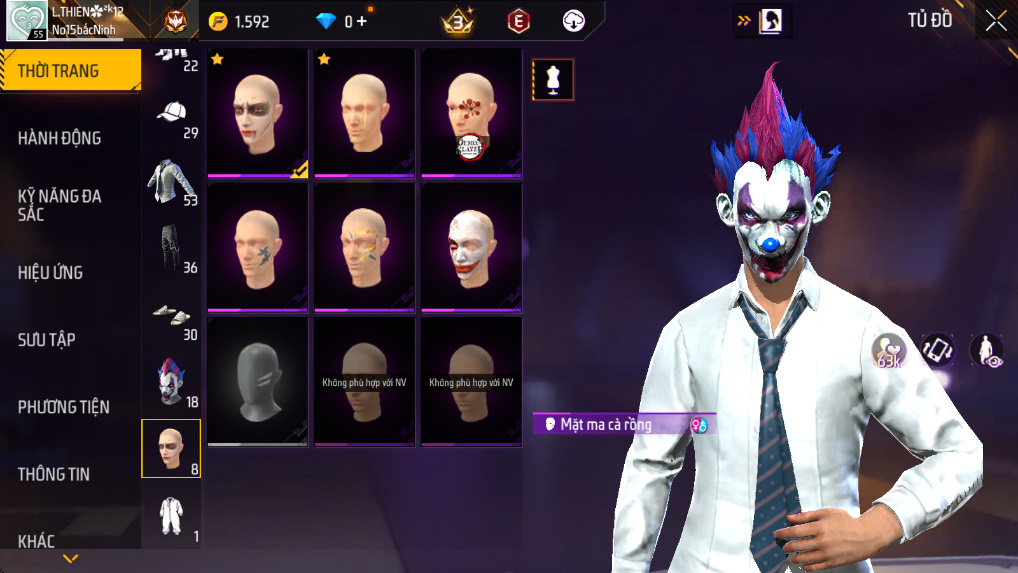This screenshot has width=1018, height=573.
Task: Open the Hiệu Ứng category
Action: tap(50, 272)
